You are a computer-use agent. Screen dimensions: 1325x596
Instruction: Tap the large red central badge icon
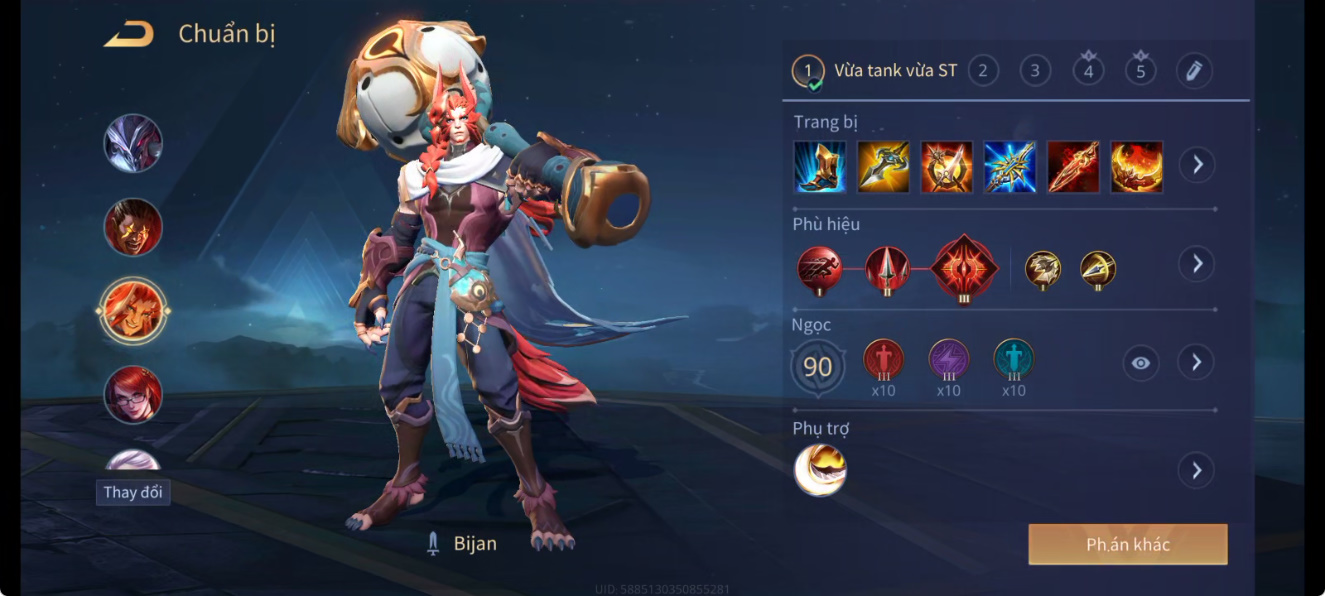click(963, 267)
